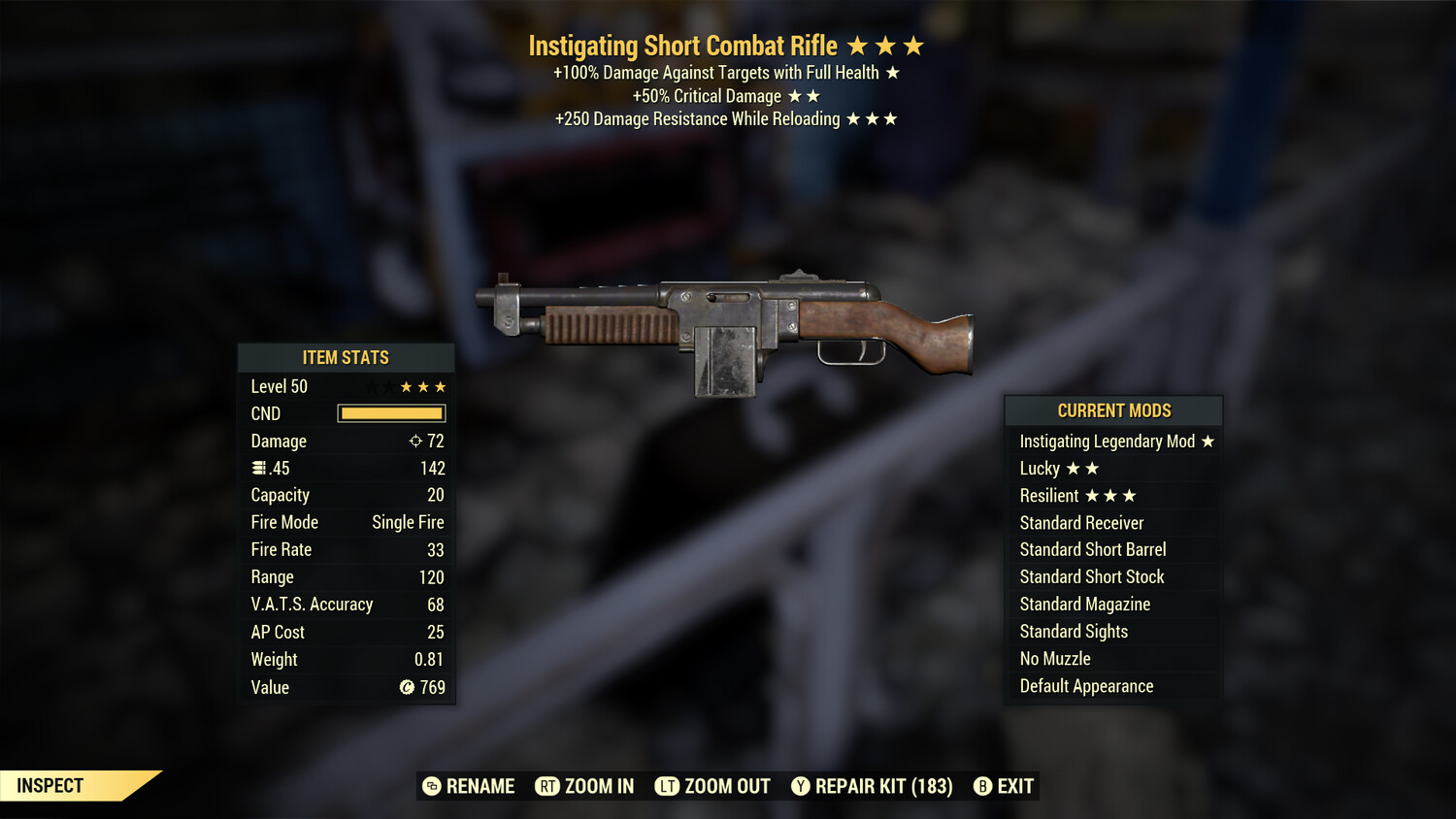
Task: Click the CND condition bar
Action: [x=390, y=413]
